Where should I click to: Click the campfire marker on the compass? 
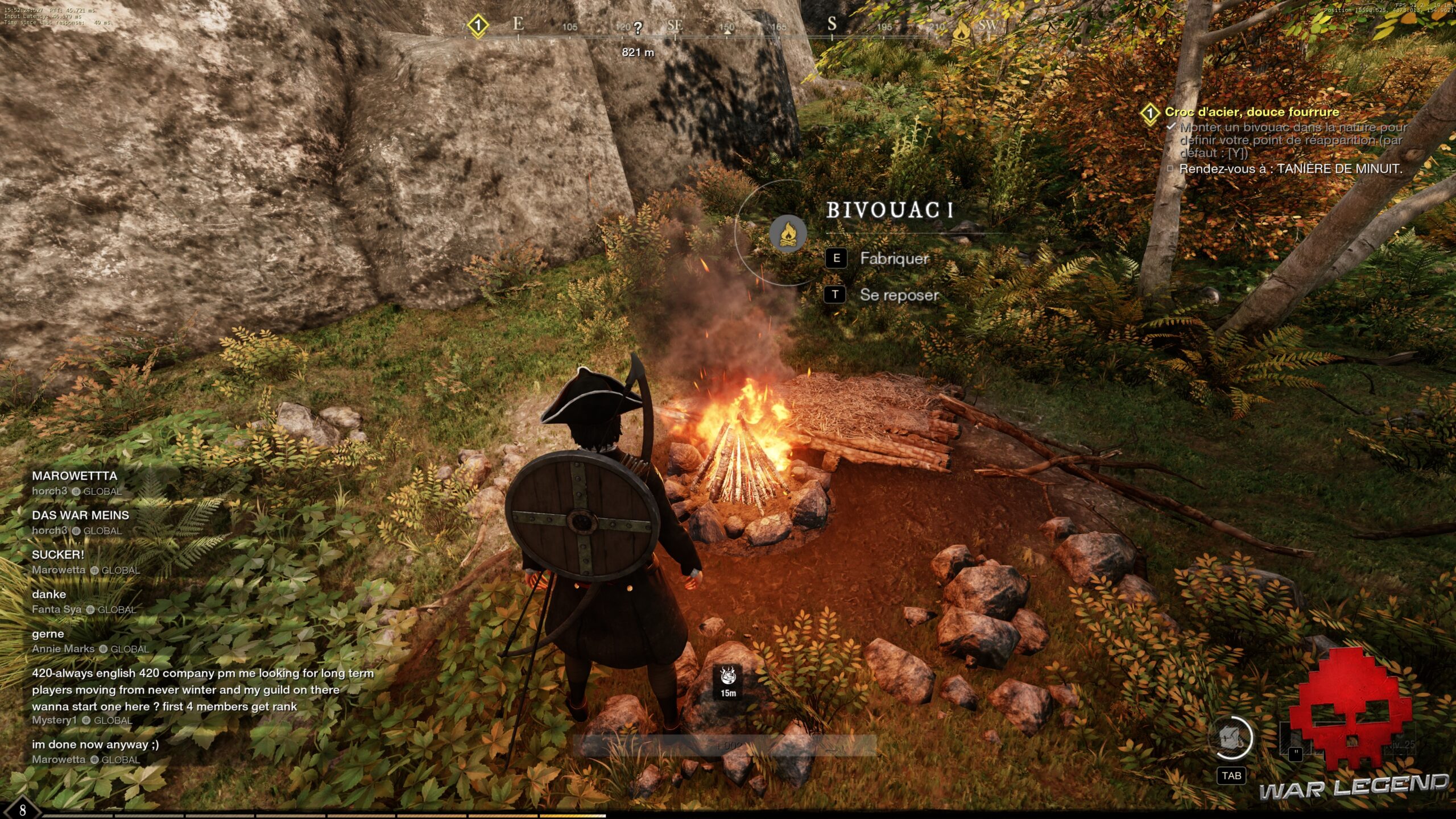pyautogui.click(x=961, y=31)
